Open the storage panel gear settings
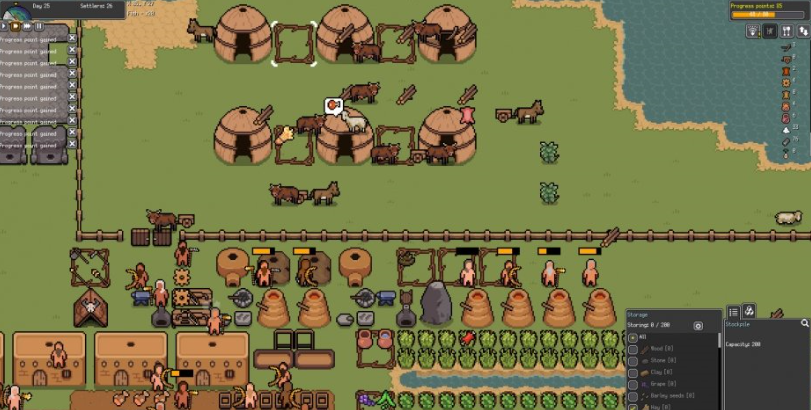Viewport: 811px width, 410px height. (698, 326)
